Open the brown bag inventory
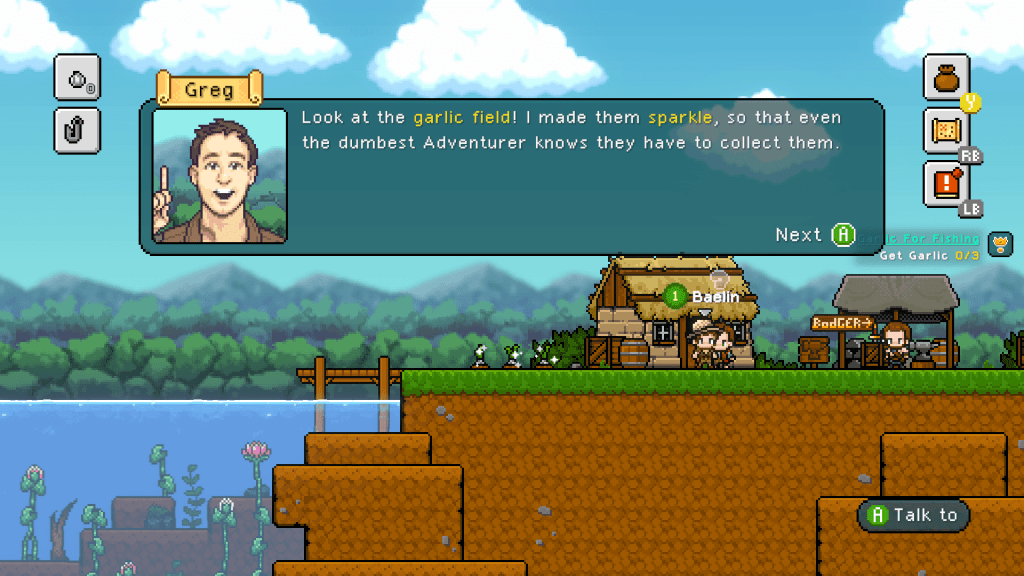1024x576 pixels. [946, 78]
